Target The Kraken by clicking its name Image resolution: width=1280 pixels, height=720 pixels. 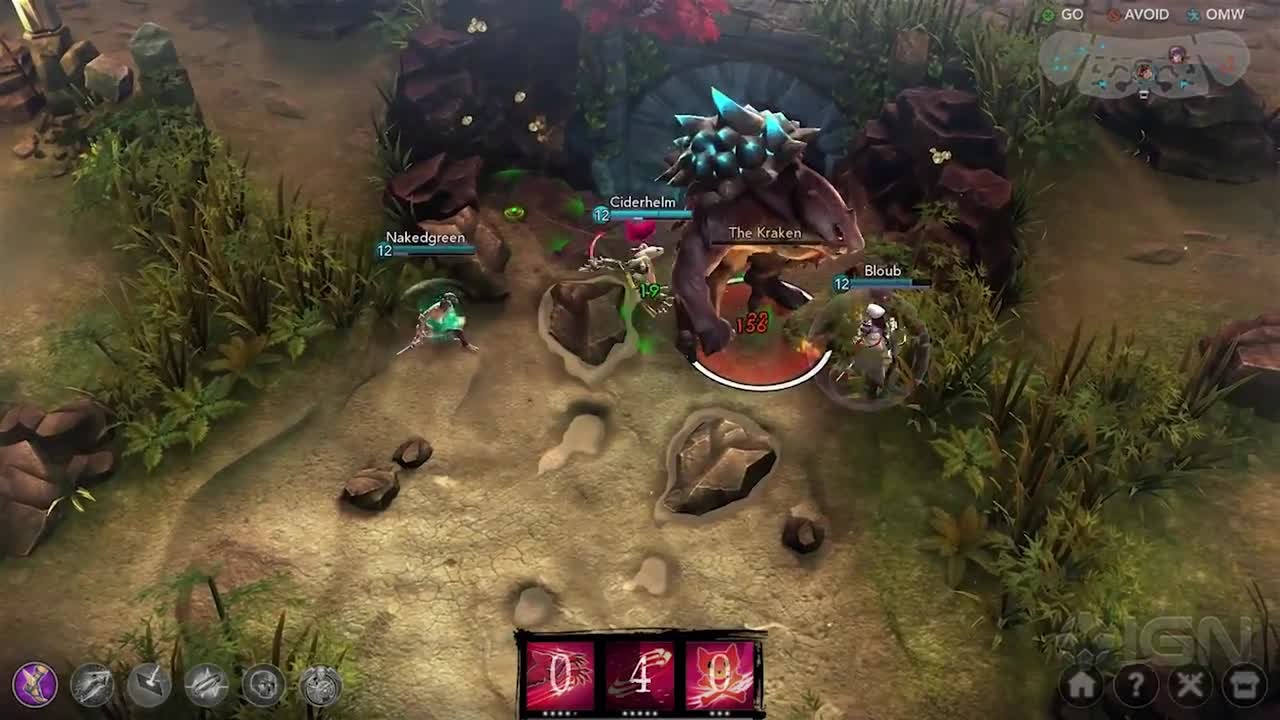point(764,232)
